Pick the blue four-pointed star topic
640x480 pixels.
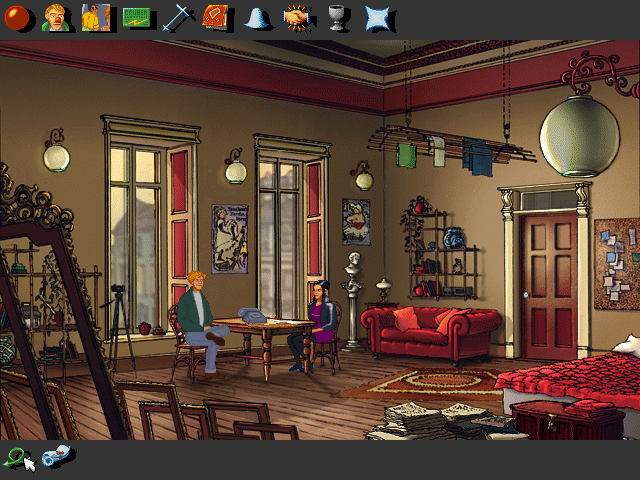tap(377, 17)
